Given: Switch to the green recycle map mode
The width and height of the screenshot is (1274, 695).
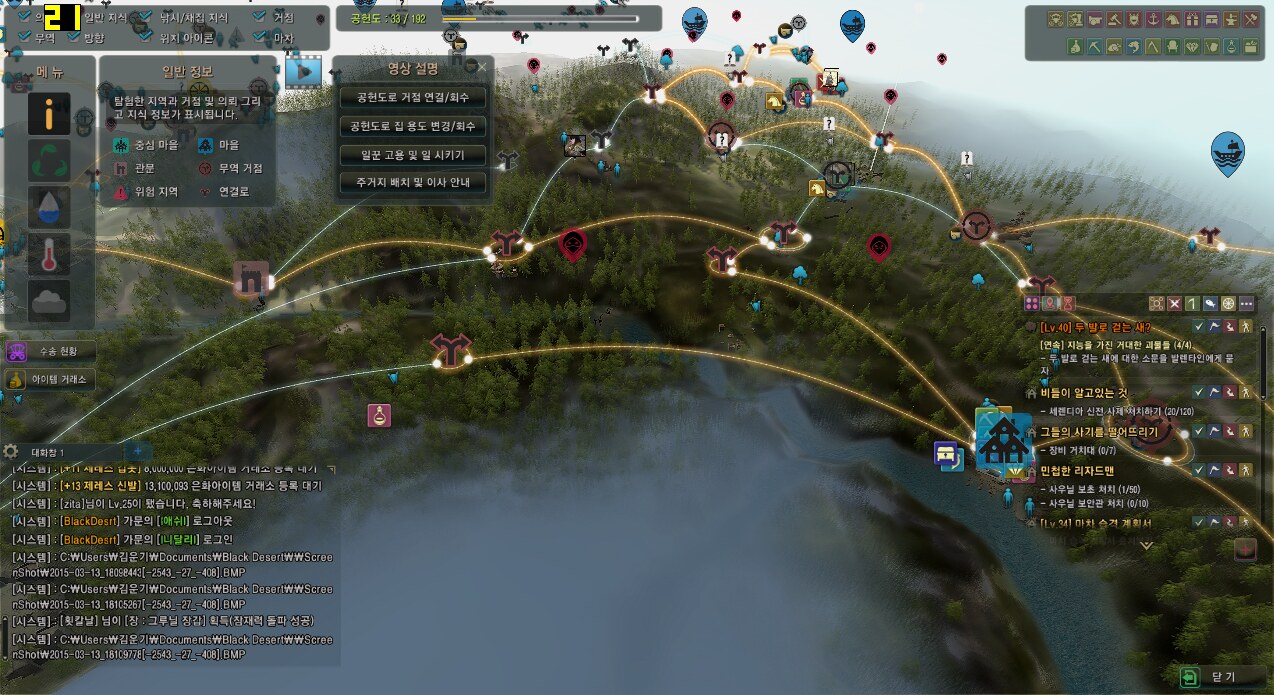Looking at the screenshot, I should pos(49,161).
